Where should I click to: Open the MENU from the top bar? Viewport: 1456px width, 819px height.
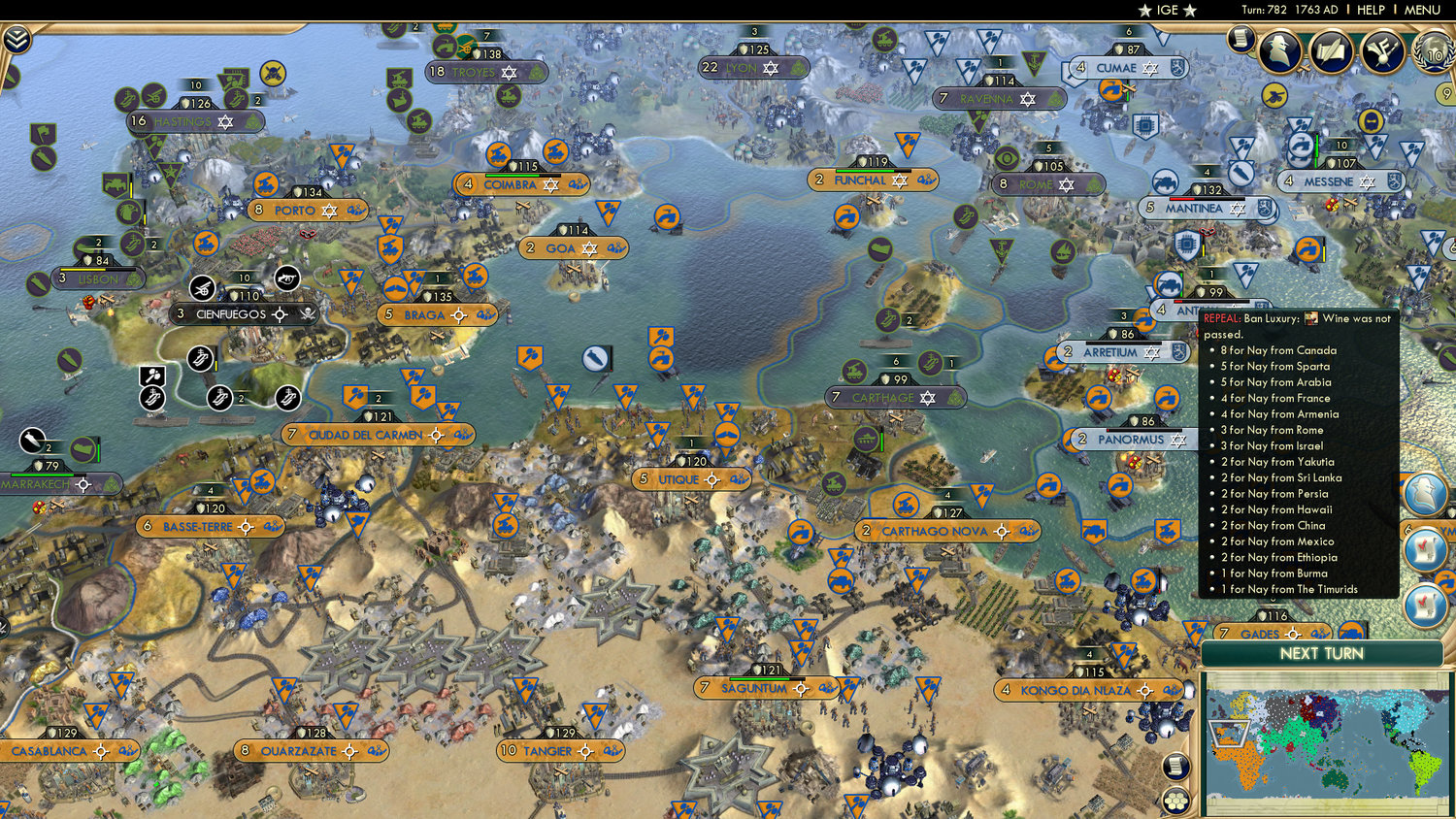1421,10
